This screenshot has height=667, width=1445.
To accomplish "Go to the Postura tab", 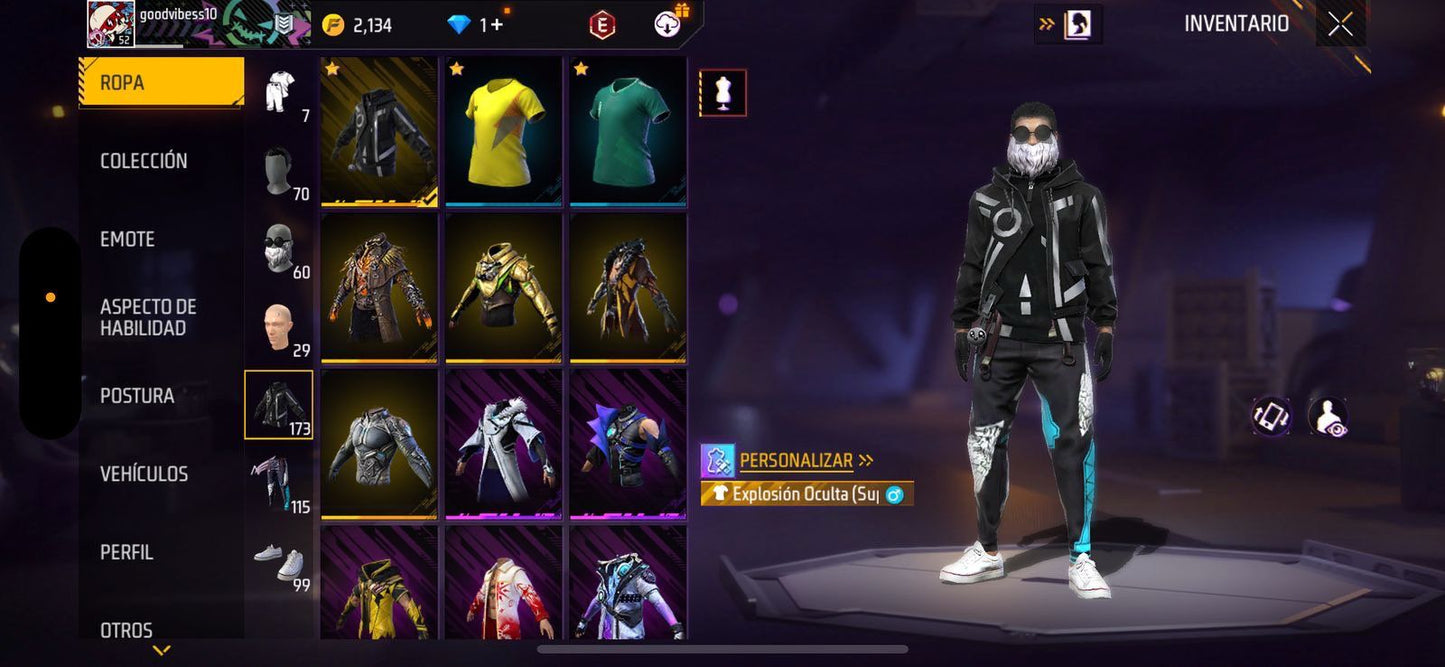I will 137,396.
